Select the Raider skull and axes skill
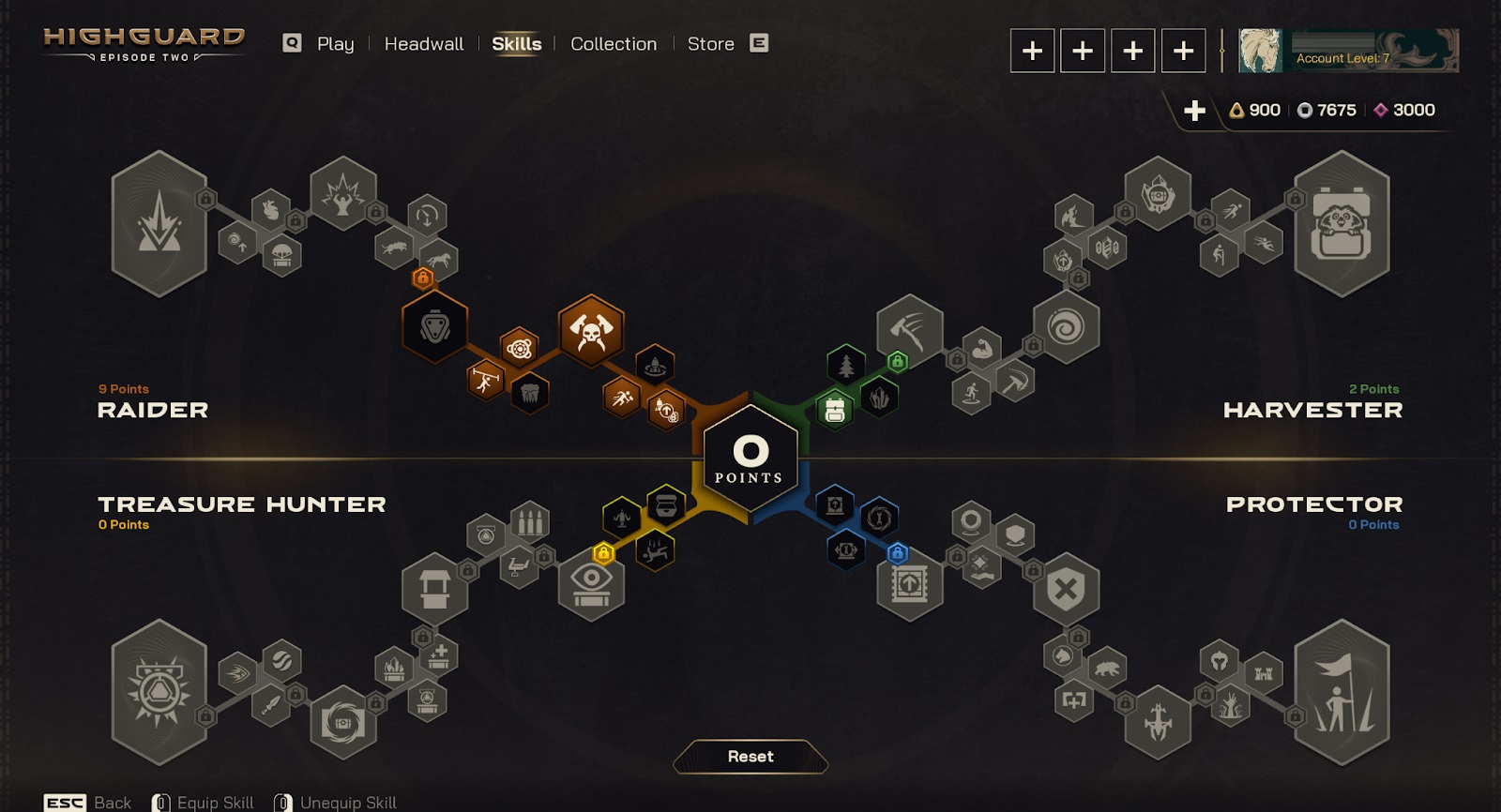The image size is (1501, 812). point(591,330)
